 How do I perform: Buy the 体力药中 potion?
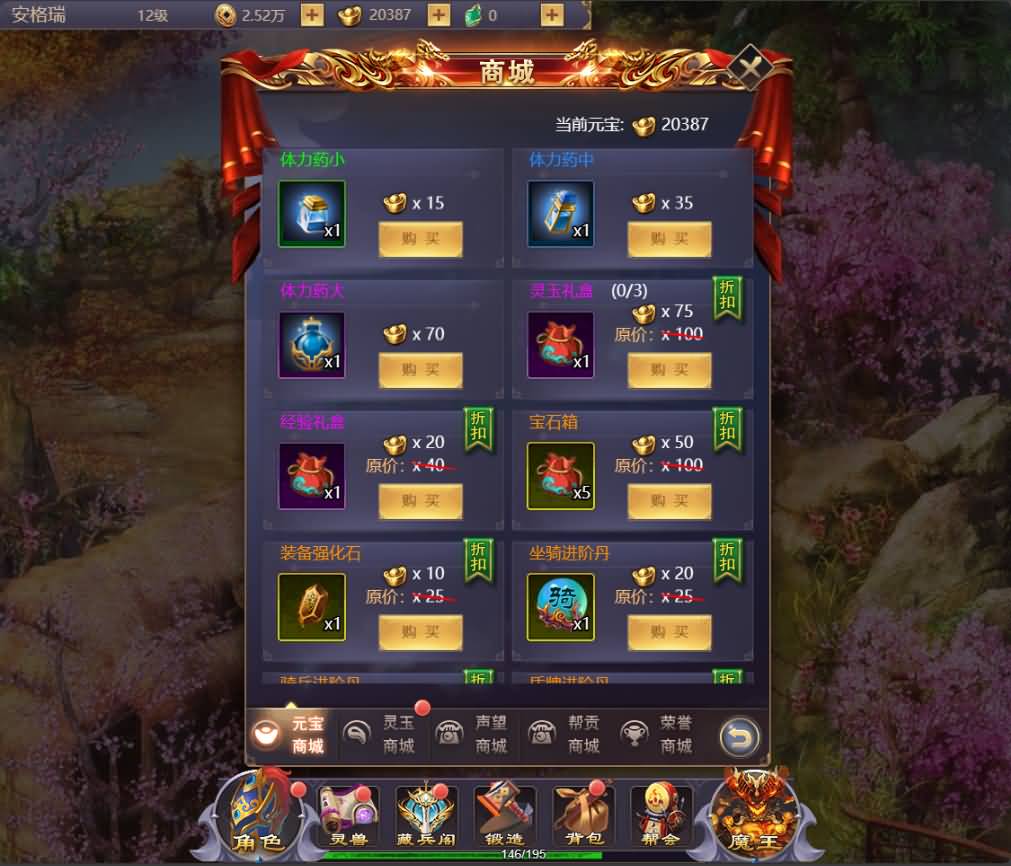pos(669,239)
